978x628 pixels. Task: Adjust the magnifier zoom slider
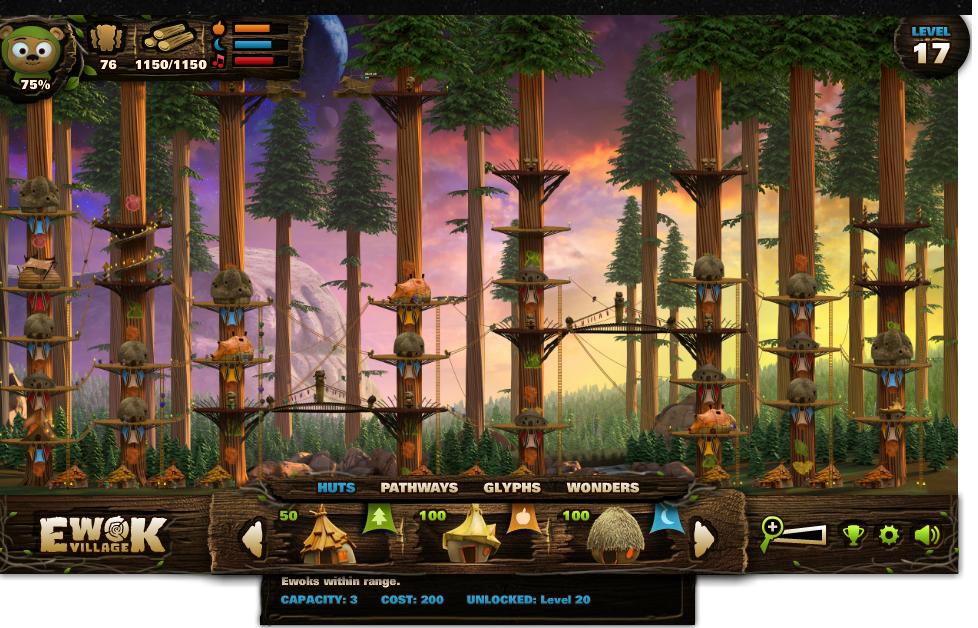[795, 535]
